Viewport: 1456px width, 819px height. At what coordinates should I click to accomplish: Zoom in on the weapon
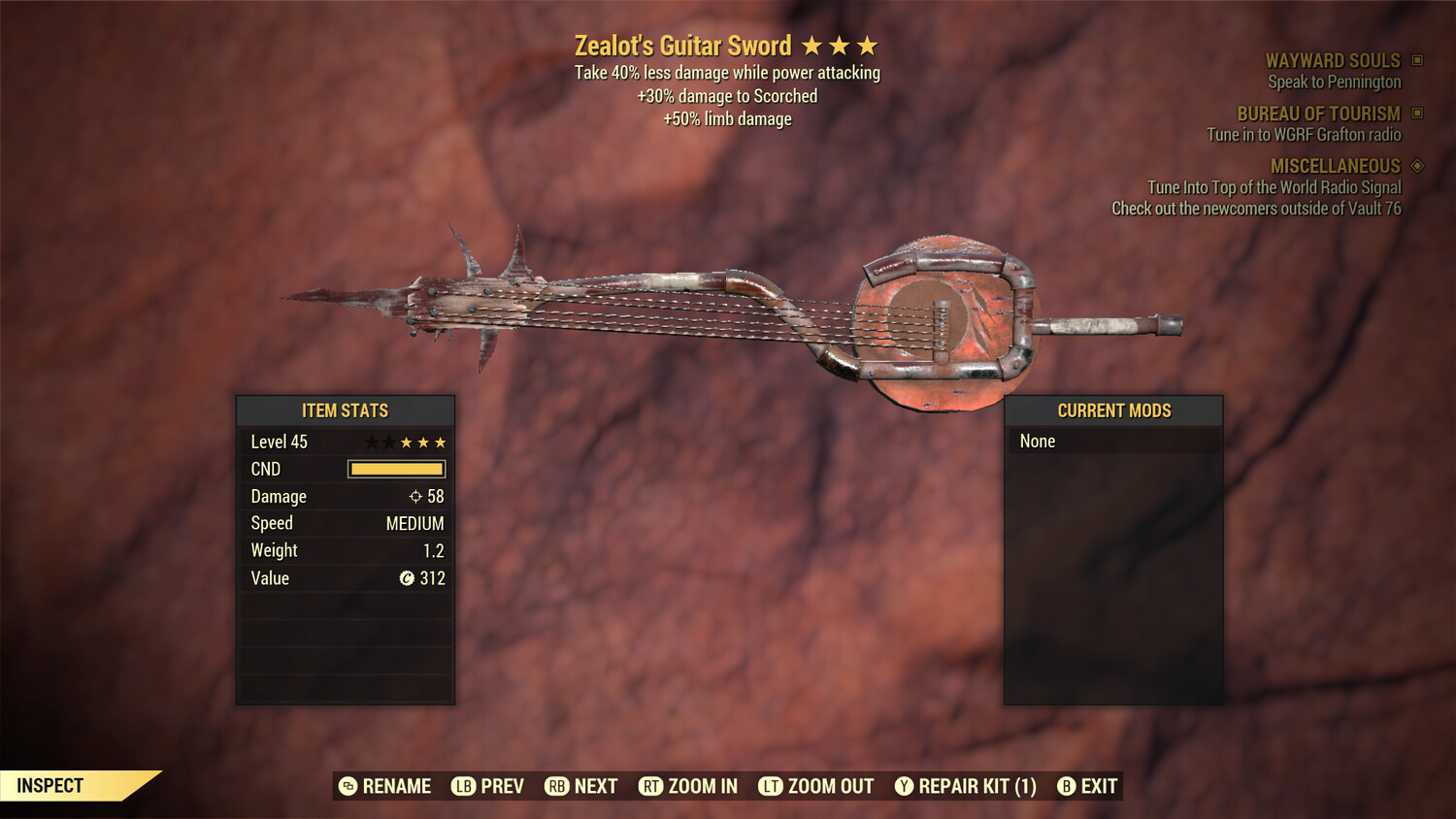pos(688,786)
